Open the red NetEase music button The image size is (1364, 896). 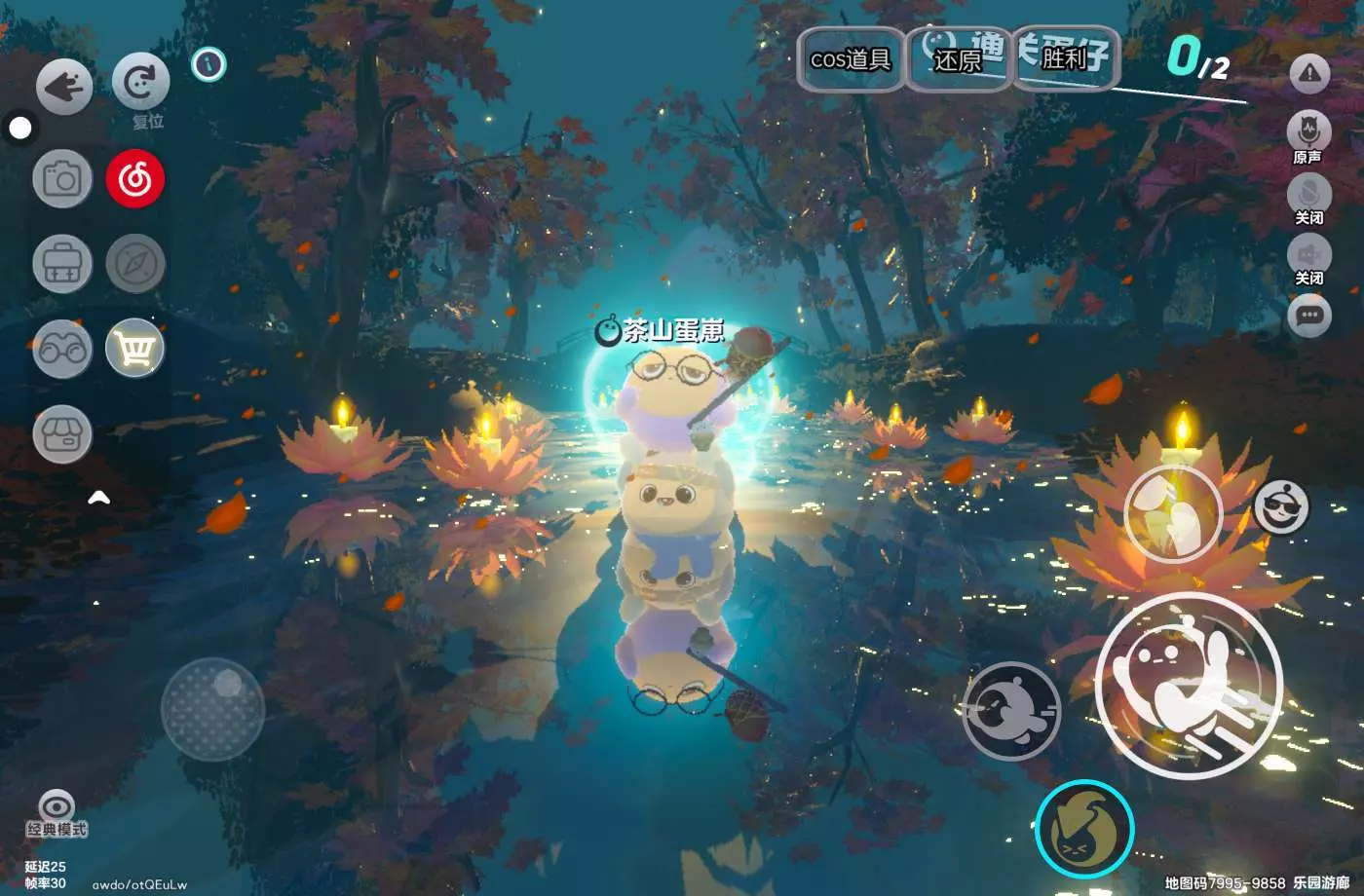point(135,179)
